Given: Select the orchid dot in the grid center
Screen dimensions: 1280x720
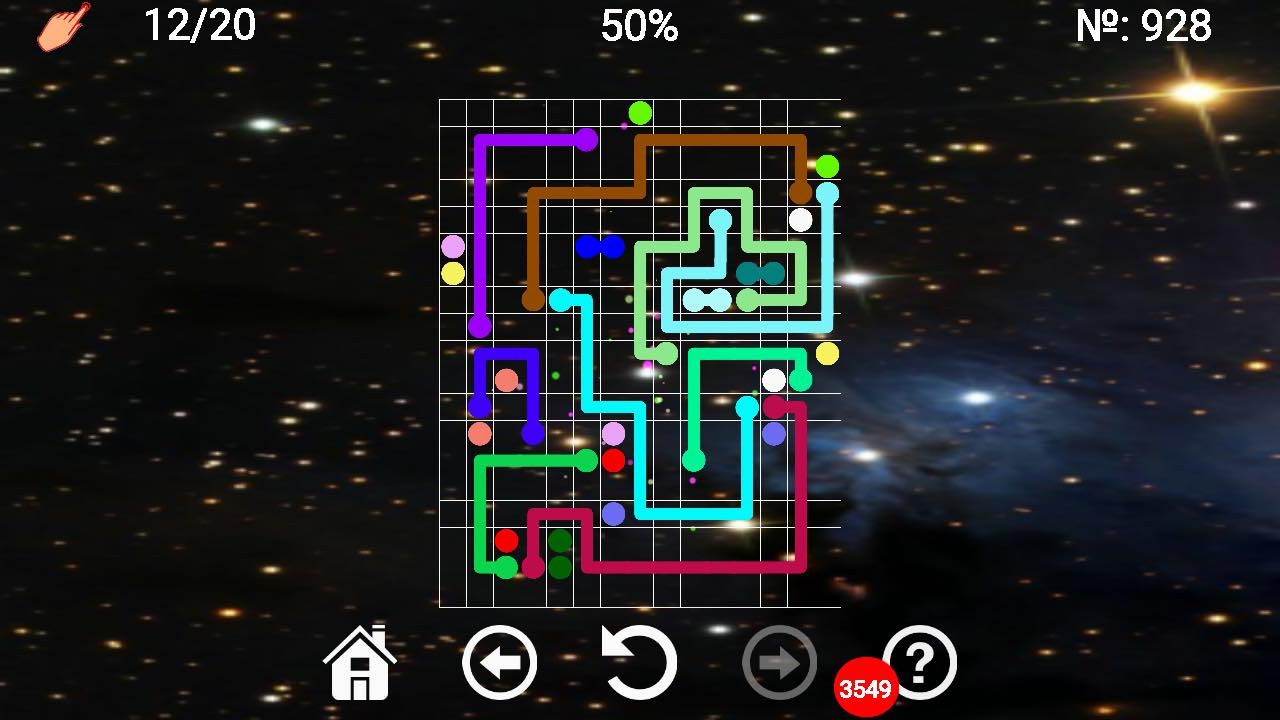Looking at the screenshot, I should pos(613,434).
